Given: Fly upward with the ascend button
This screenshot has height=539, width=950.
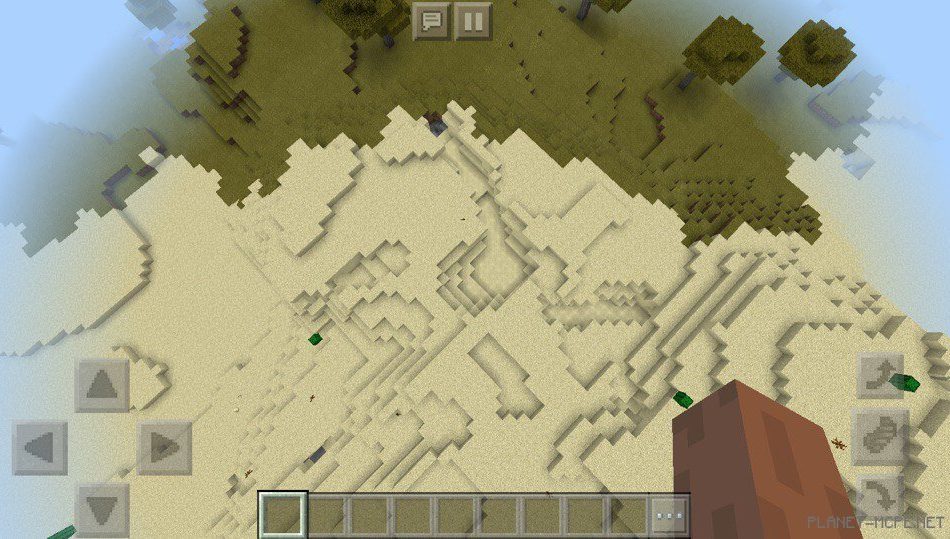Looking at the screenshot, I should pos(880,377).
